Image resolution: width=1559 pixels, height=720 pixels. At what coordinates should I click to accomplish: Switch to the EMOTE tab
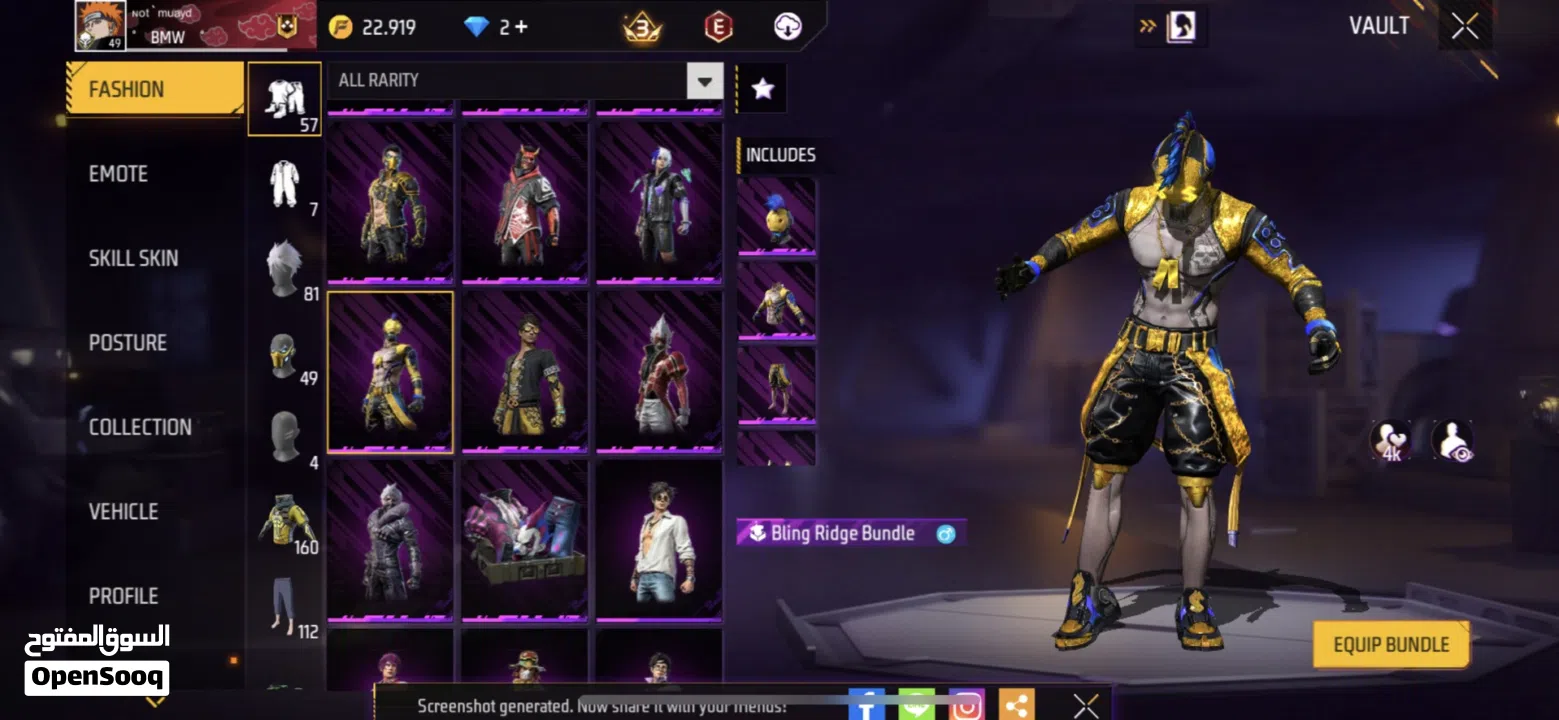pyautogui.click(x=117, y=173)
